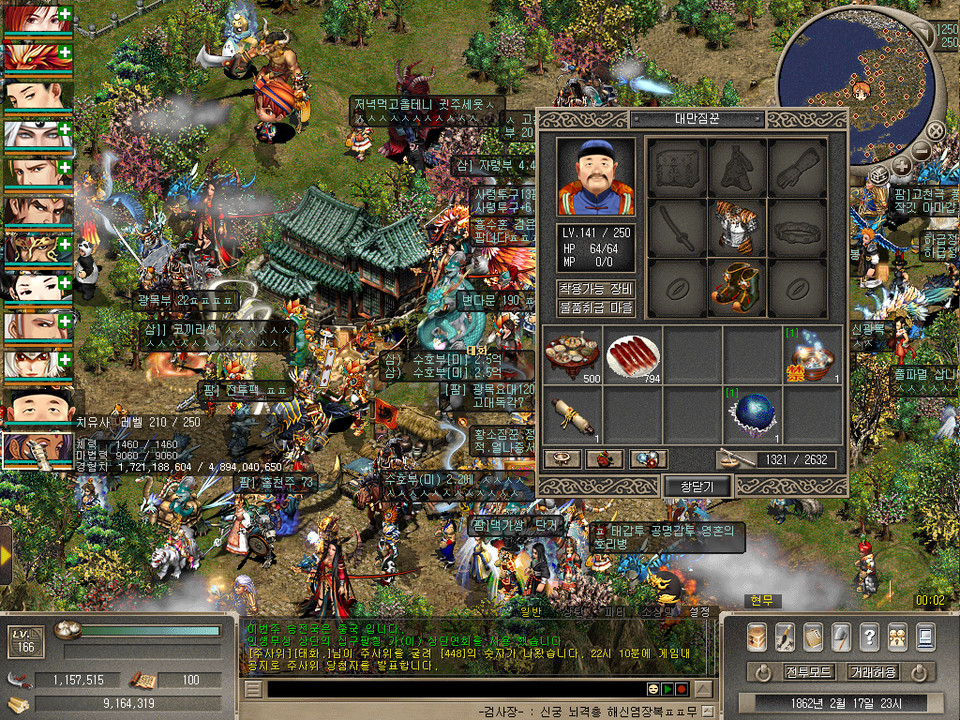Select the green boots equipment slot

click(x=737, y=286)
